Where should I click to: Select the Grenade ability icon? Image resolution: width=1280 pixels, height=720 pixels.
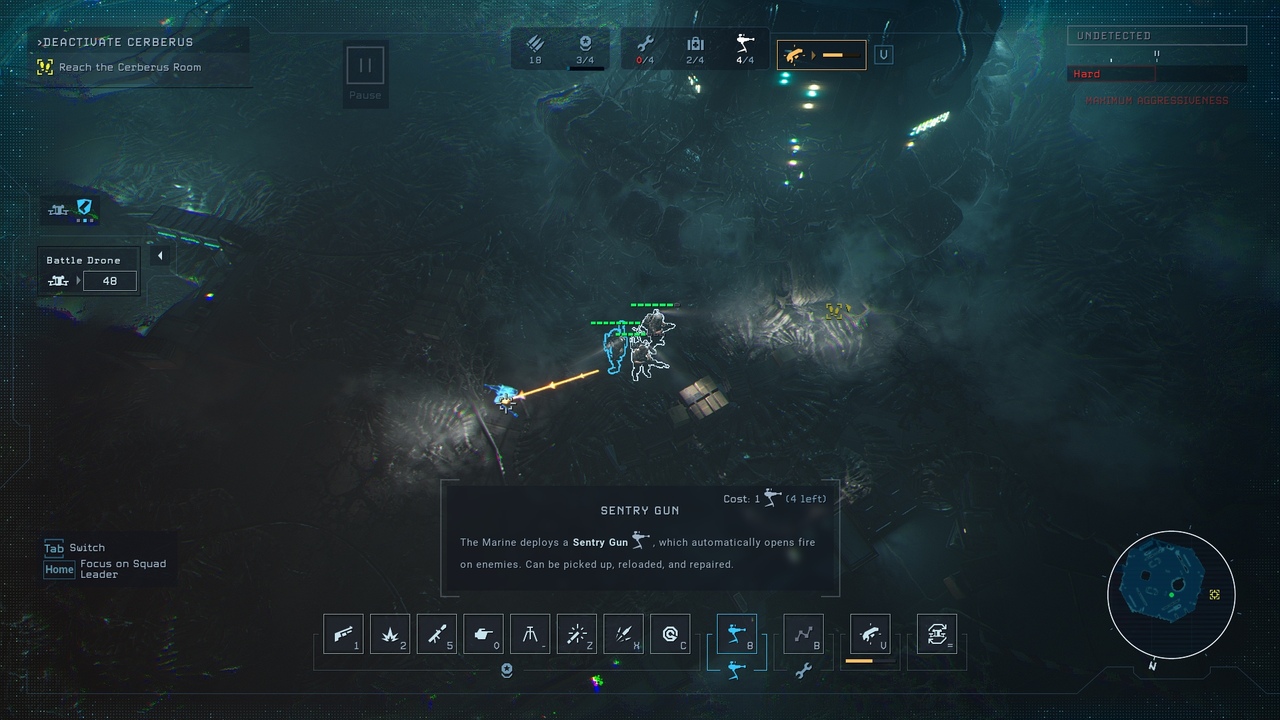coord(390,633)
